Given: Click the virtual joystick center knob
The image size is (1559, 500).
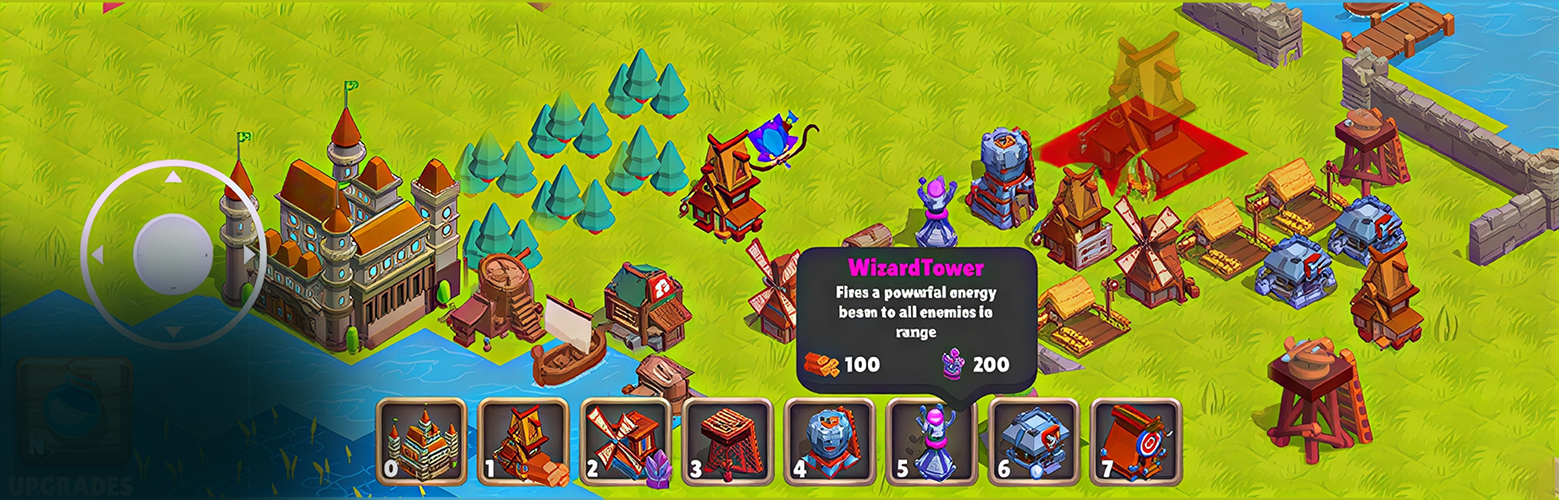Looking at the screenshot, I should 173,251.
